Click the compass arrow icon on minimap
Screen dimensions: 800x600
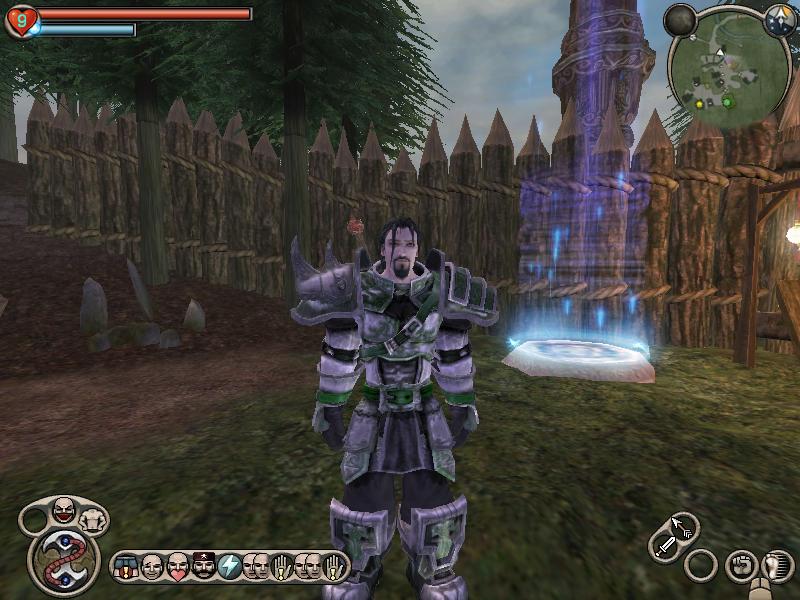point(779,20)
